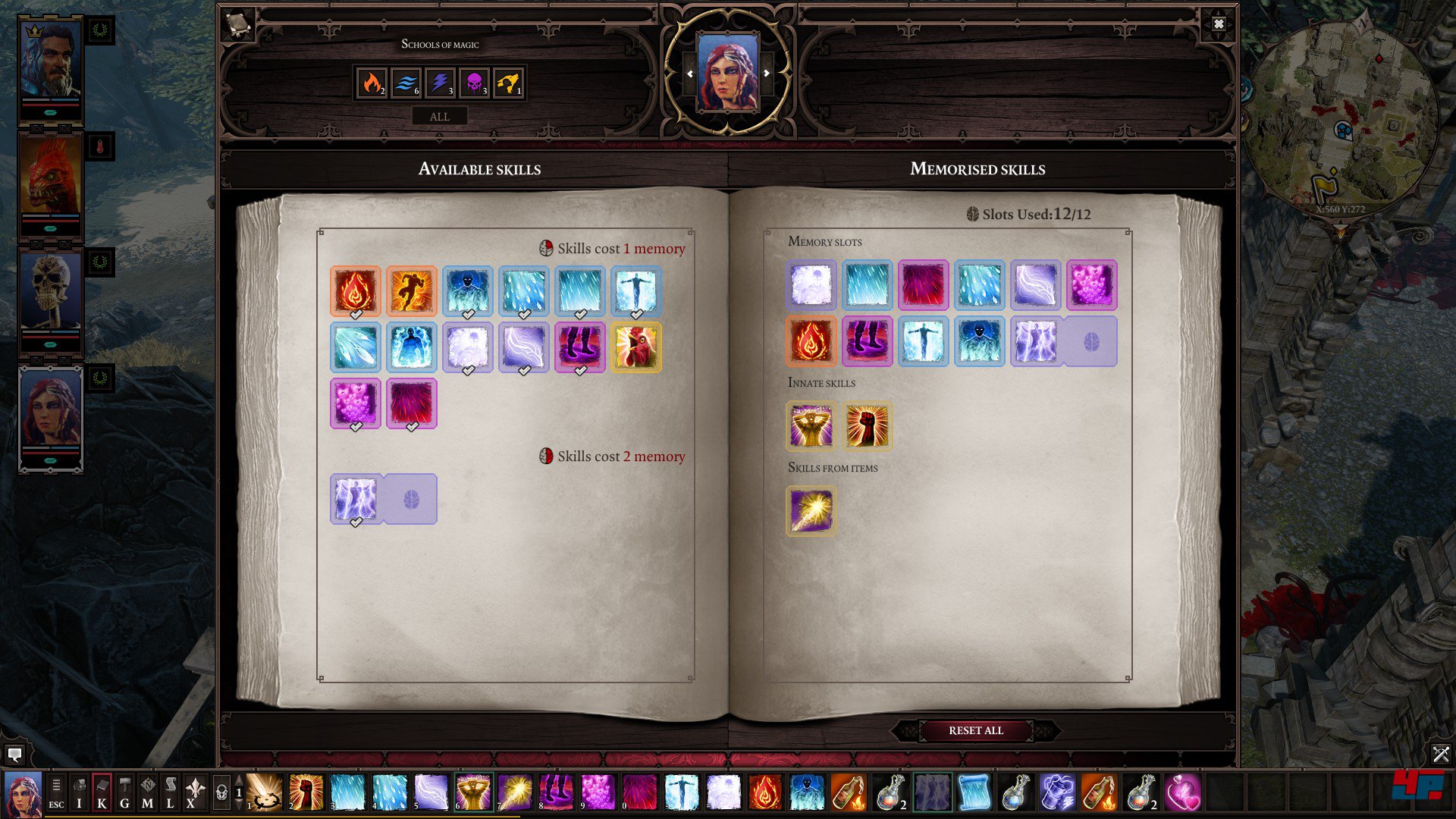Click the up arrow on the hotbar number stepper
This screenshot has height=819, width=1456.
click(238, 780)
